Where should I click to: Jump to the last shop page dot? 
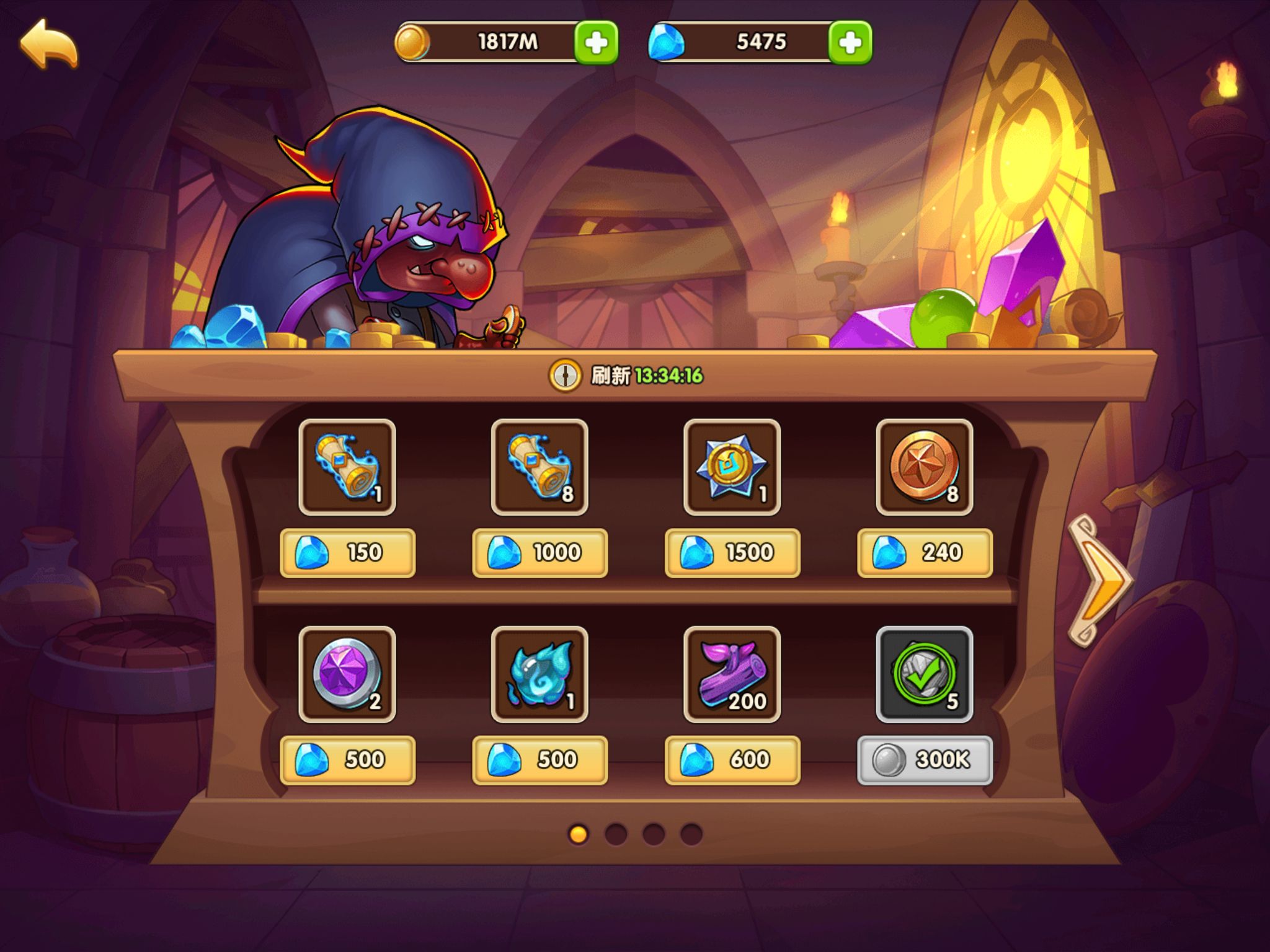point(691,834)
